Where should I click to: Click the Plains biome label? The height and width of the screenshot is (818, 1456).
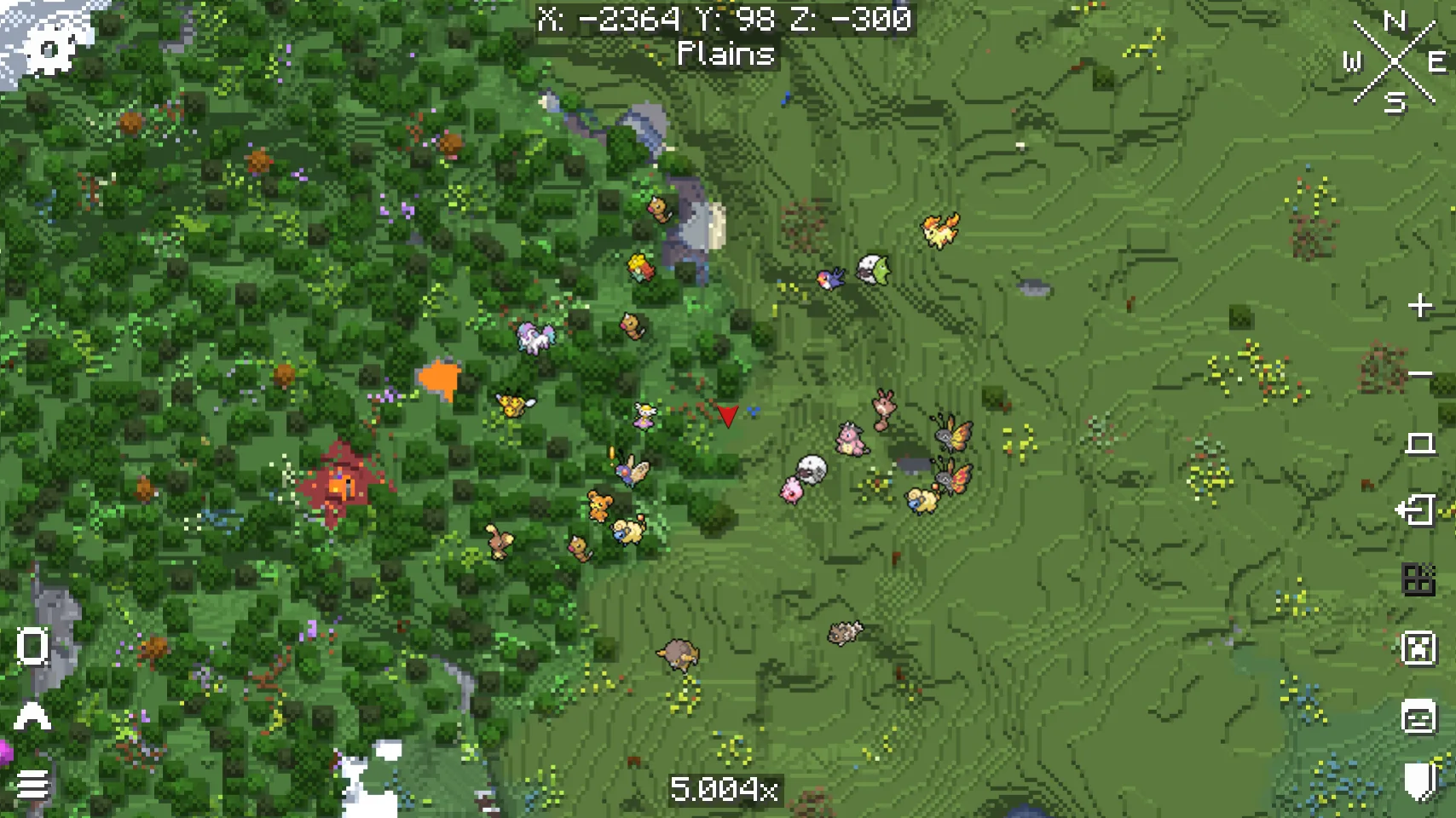point(725,55)
